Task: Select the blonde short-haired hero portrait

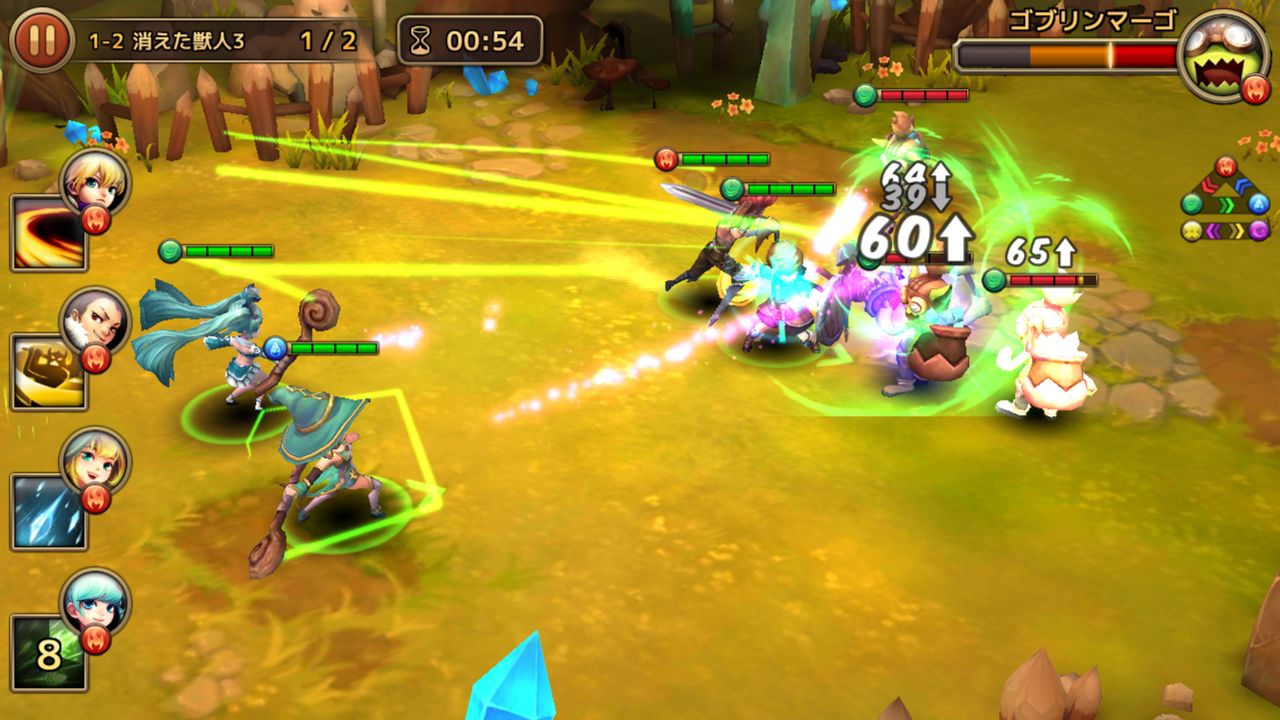Action: [95, 180]
